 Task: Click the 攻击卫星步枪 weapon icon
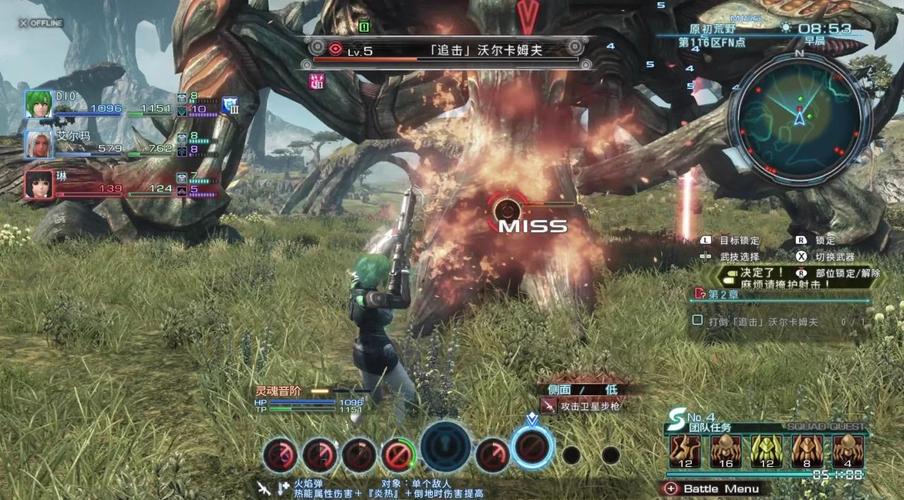coord(549,405)
